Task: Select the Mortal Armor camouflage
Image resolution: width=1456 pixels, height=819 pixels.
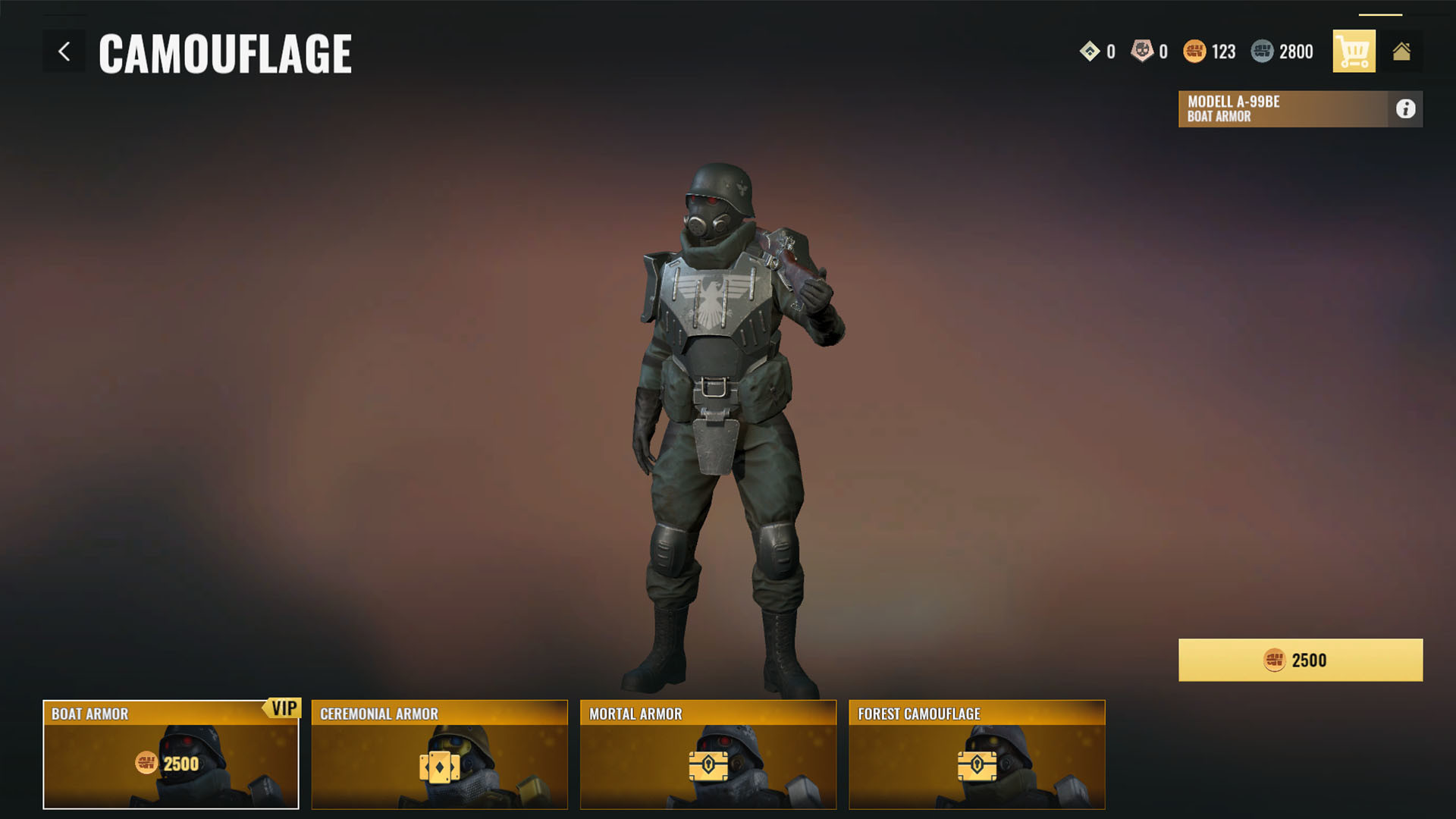Action: [x=708, y=755]
